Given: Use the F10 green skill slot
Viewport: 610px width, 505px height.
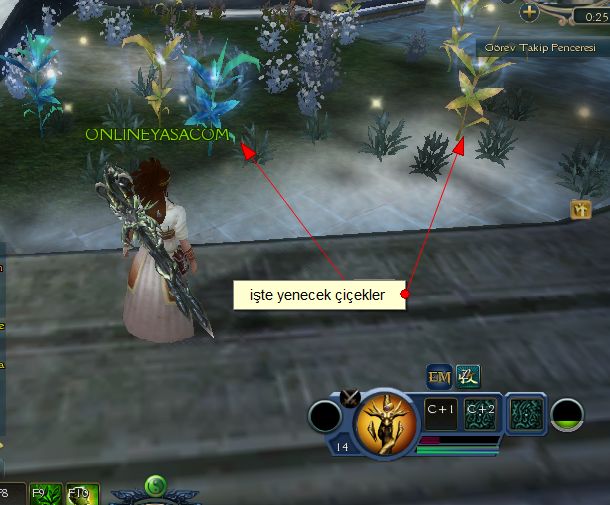Looking at the screenshot, I should pyautogui.click(x=79, y=494).
